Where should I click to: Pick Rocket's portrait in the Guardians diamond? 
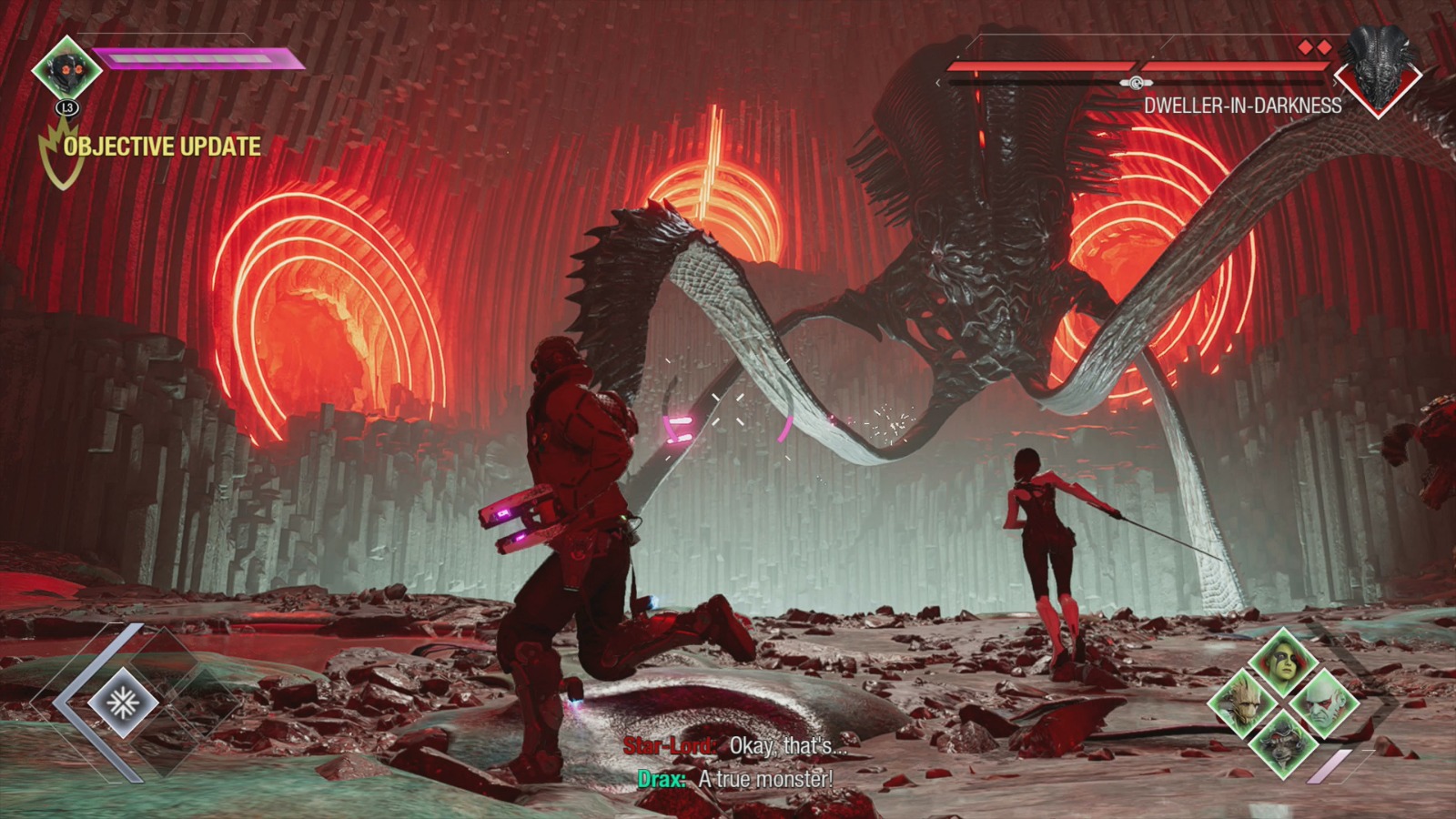1283,742
